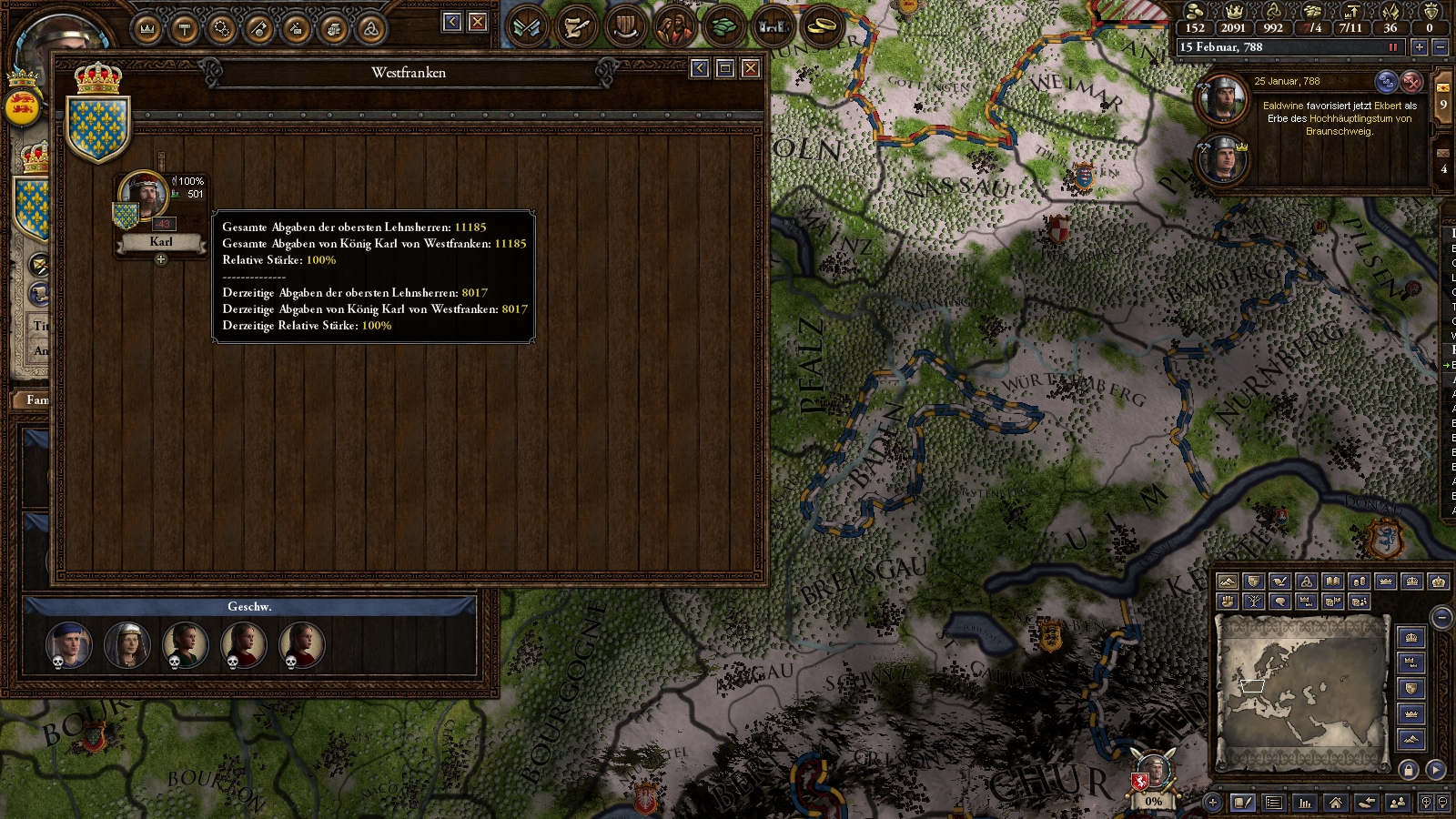Increase game speed with the plus button

pyautogui.click(x=1419, y=47)
